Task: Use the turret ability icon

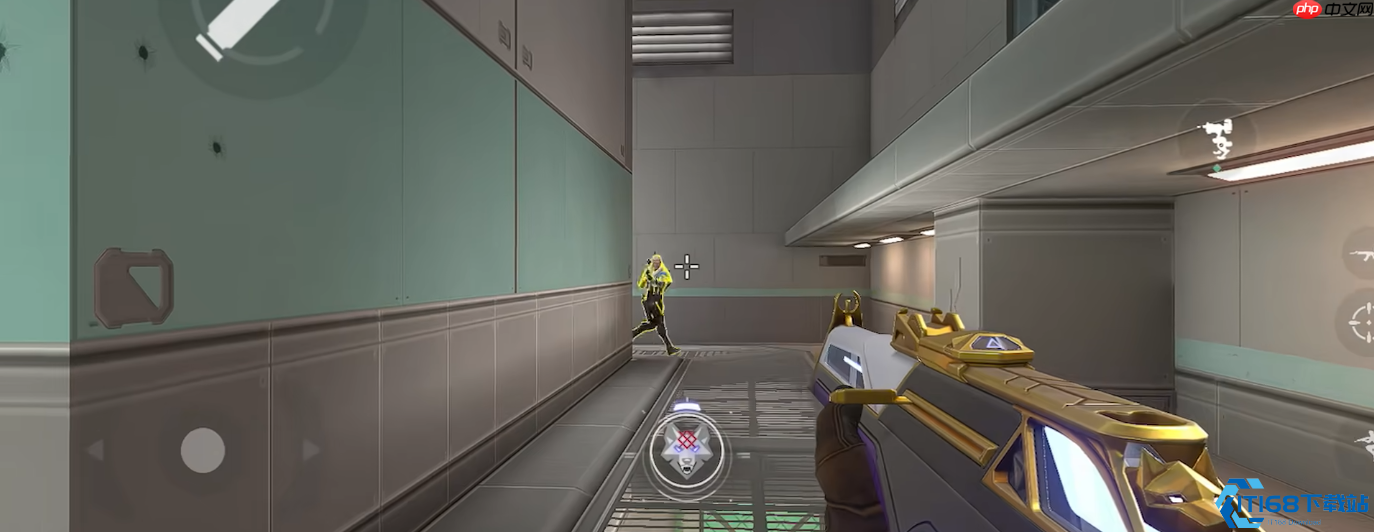Action: point(1217,138)
